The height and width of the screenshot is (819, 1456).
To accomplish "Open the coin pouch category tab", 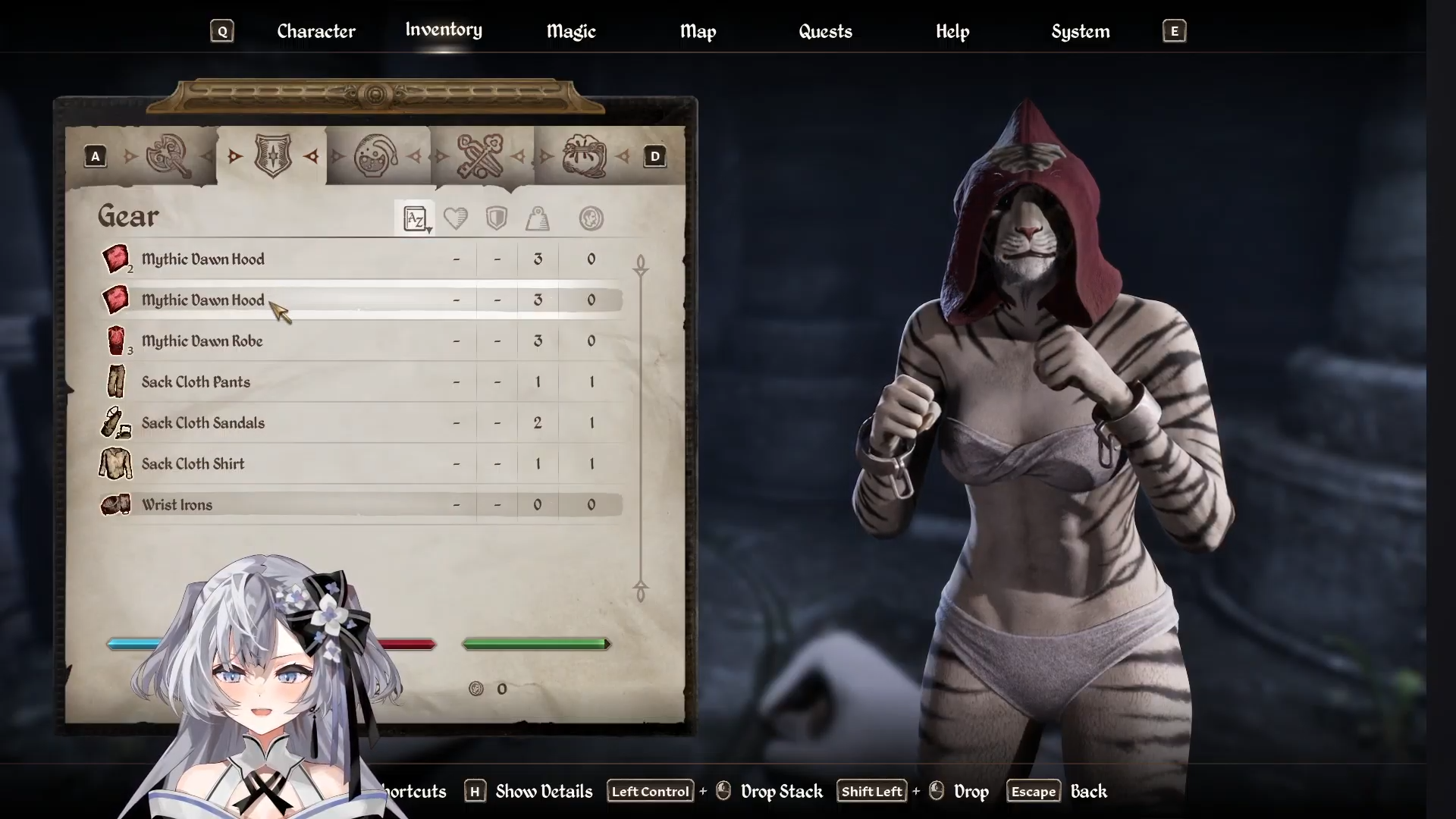I will coord(584,156).
